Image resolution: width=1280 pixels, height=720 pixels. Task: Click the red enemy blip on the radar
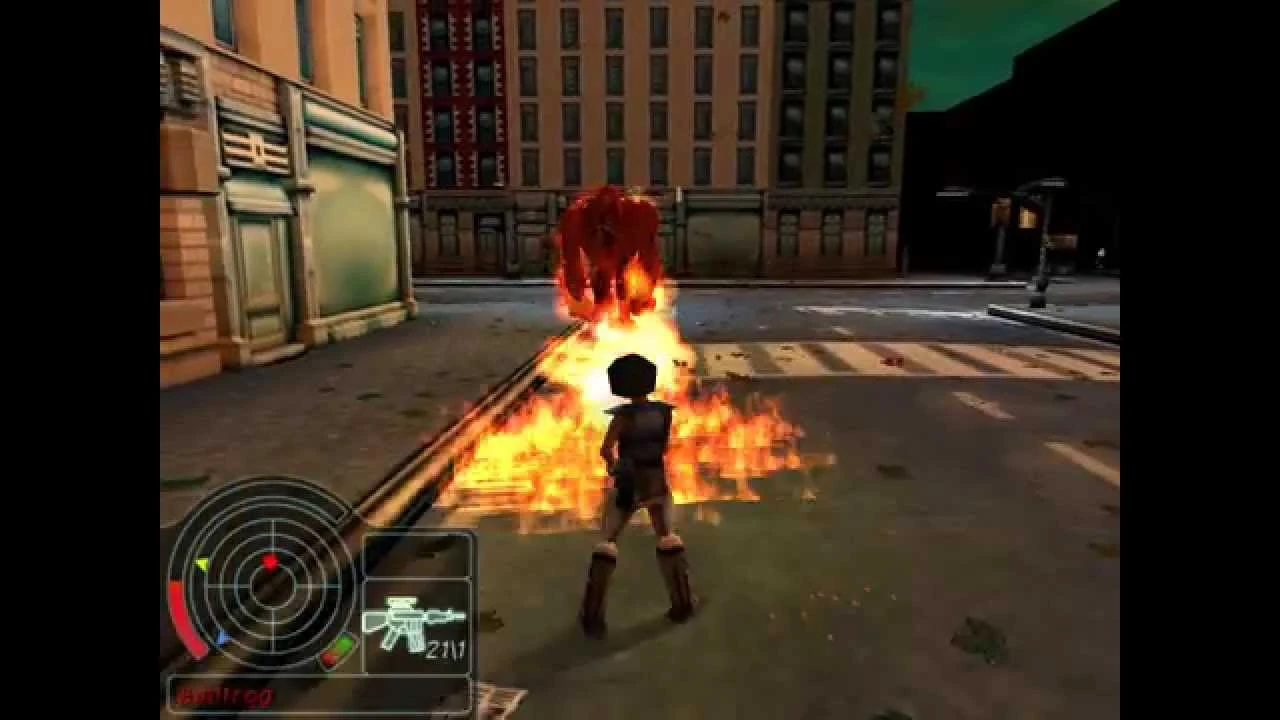(x=272, y=561)
